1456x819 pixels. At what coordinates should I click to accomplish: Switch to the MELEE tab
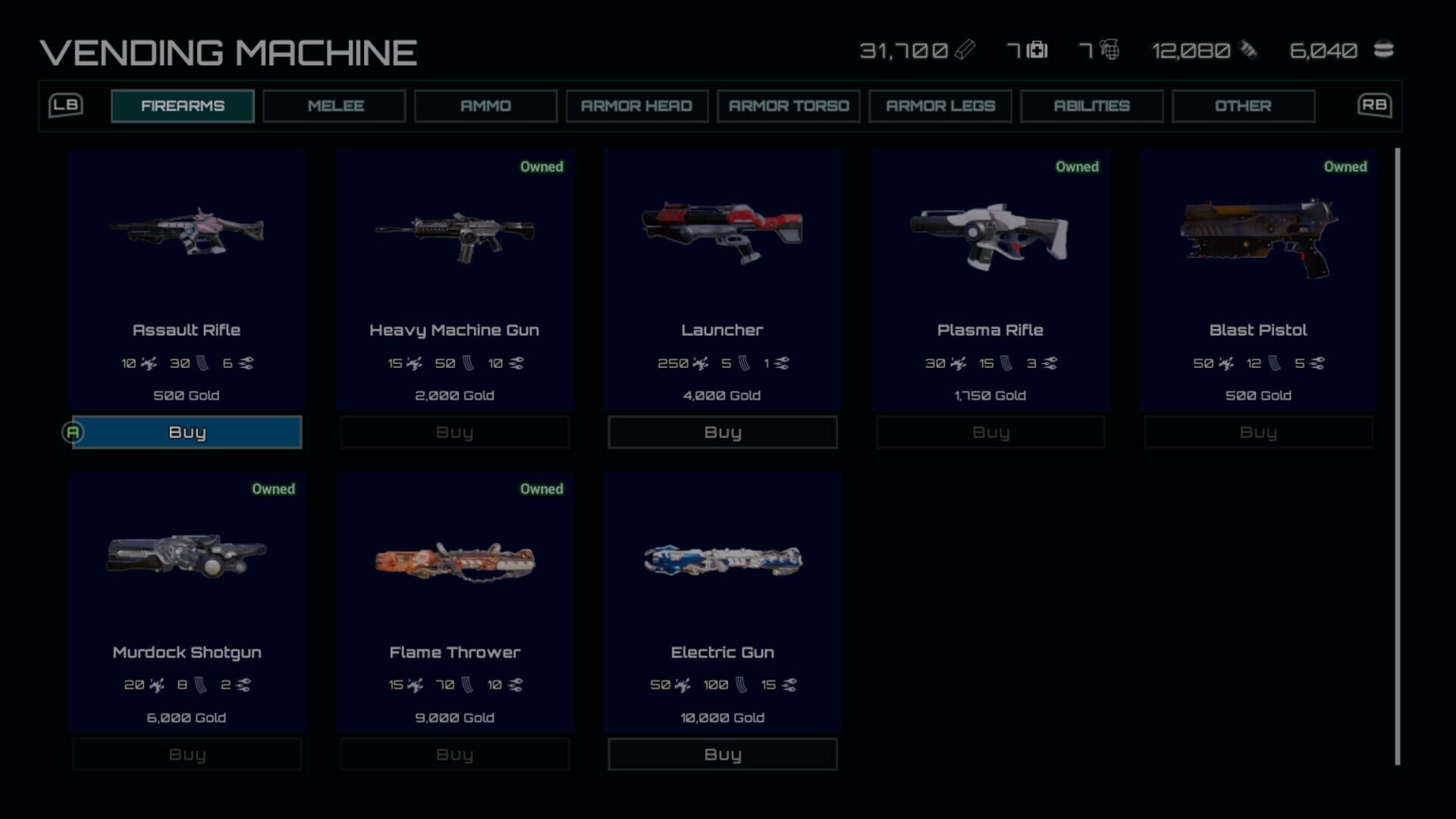(x=334, y=105)
